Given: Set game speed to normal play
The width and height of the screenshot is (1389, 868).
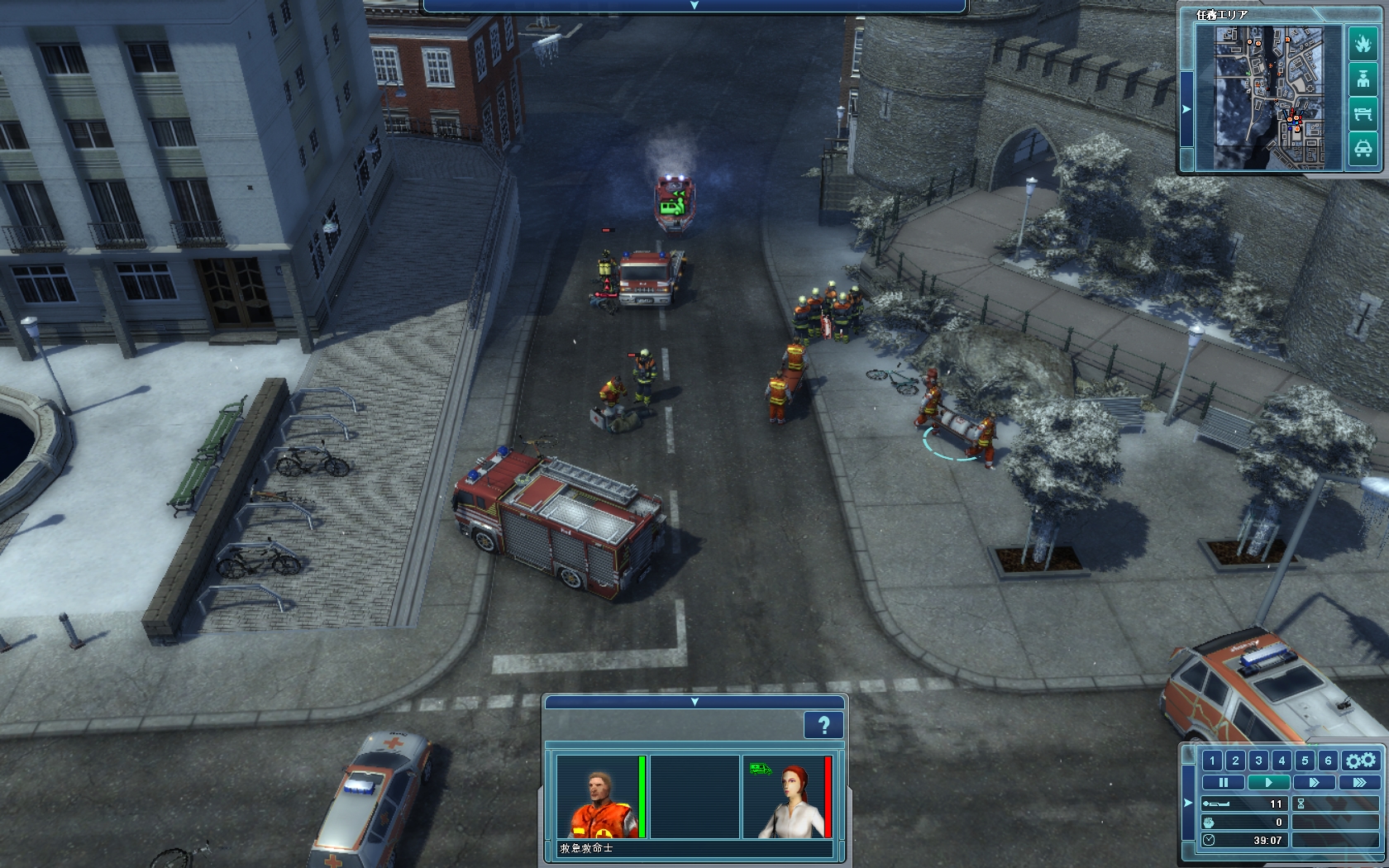Looking at the screenshot, I should 1268,782.
